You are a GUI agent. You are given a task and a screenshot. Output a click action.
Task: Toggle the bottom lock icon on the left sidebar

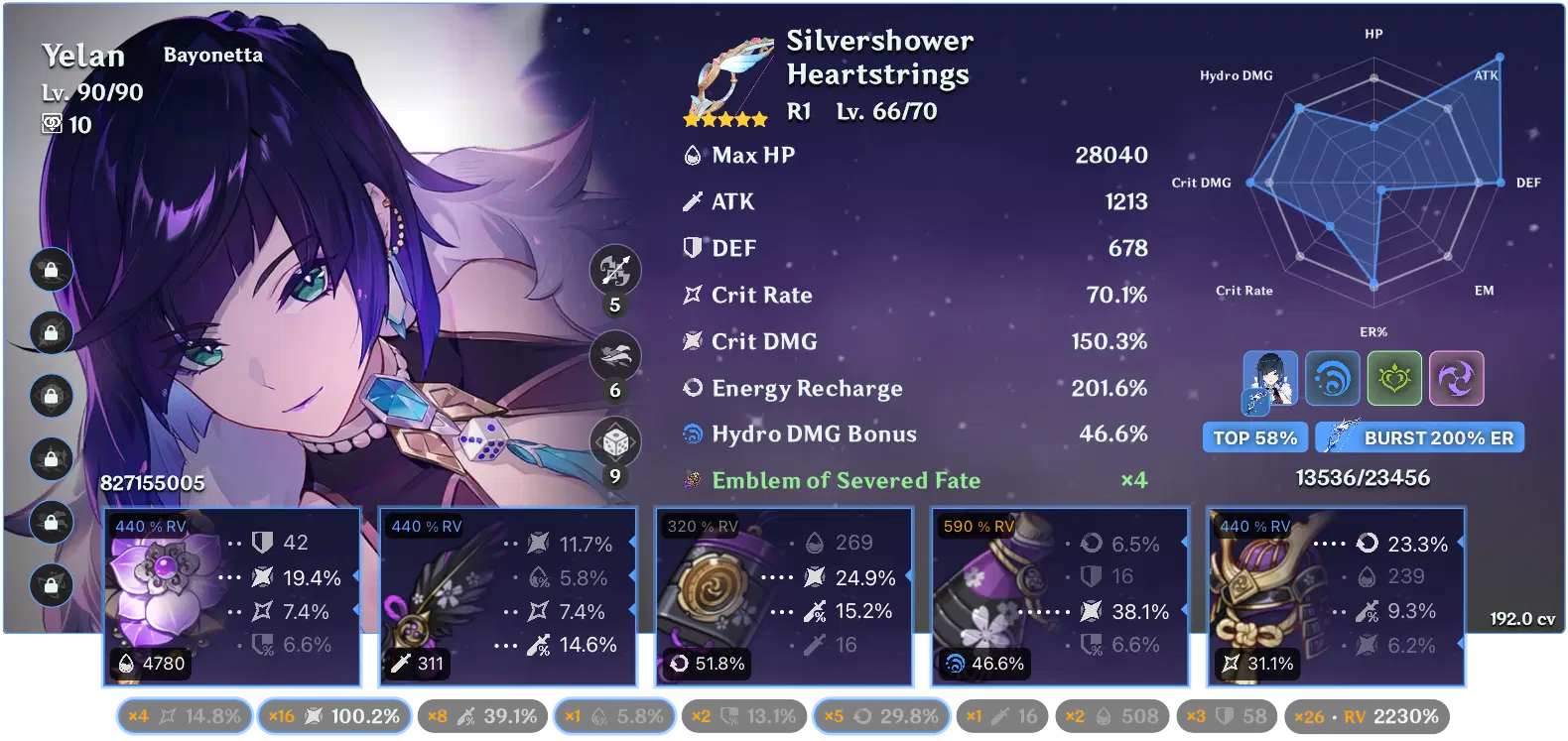pos(51,585)
